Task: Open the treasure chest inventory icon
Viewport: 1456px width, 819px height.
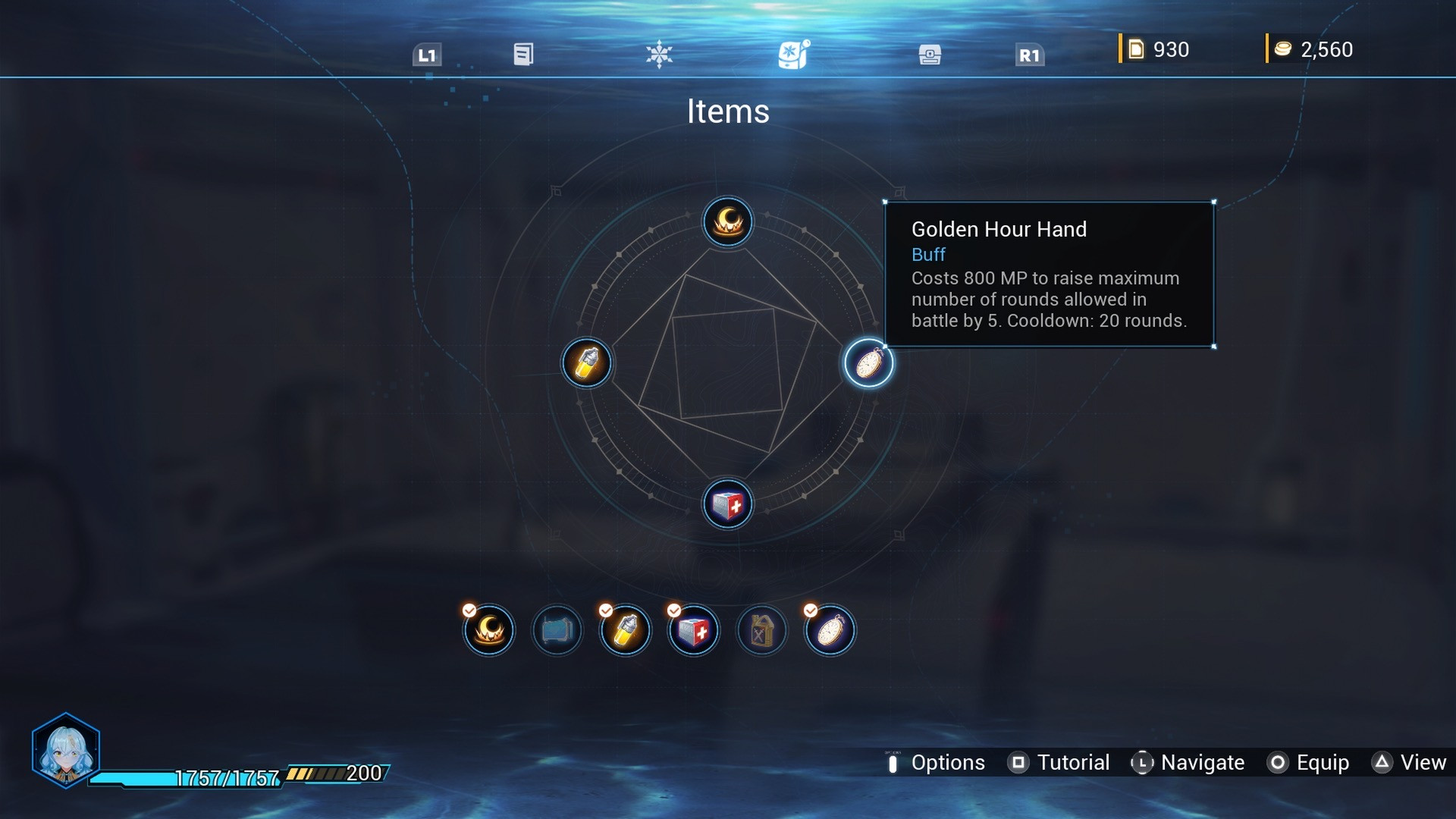Action: pos(929,54)
